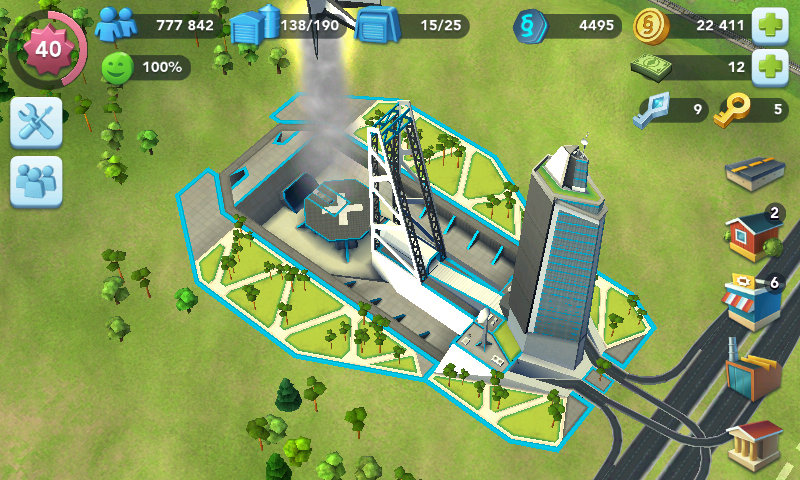
Task: Check the green happiness smiley face
Action: 118,68
